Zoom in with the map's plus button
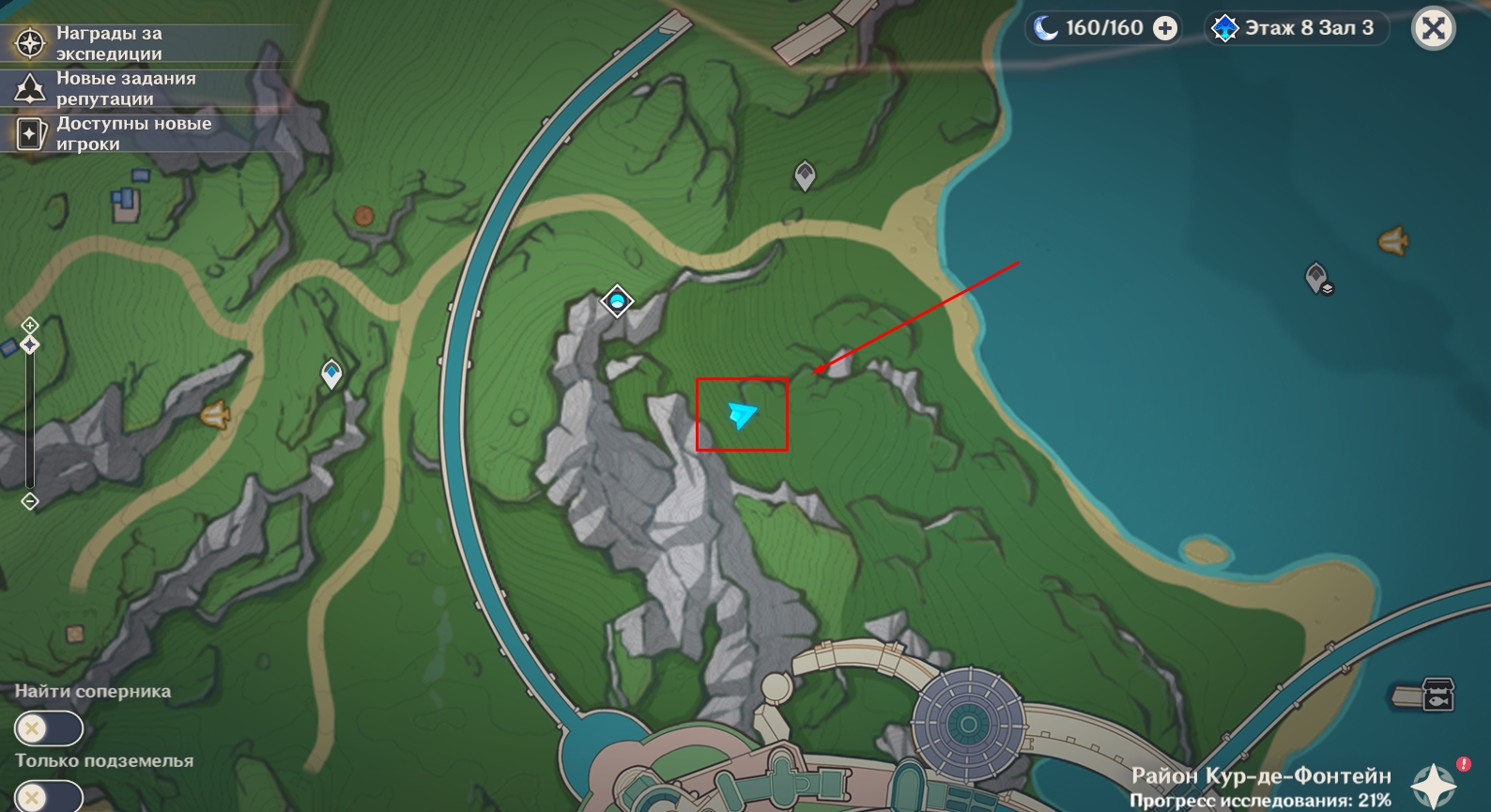The image size is (1491, 812). click(30, 325)
